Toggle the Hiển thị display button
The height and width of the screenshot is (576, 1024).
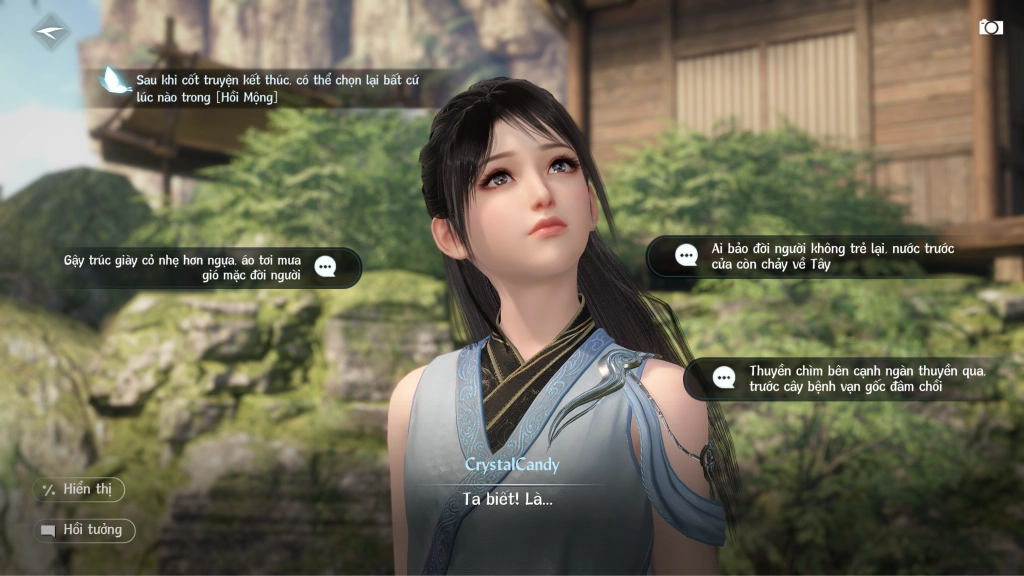point(79,489)
